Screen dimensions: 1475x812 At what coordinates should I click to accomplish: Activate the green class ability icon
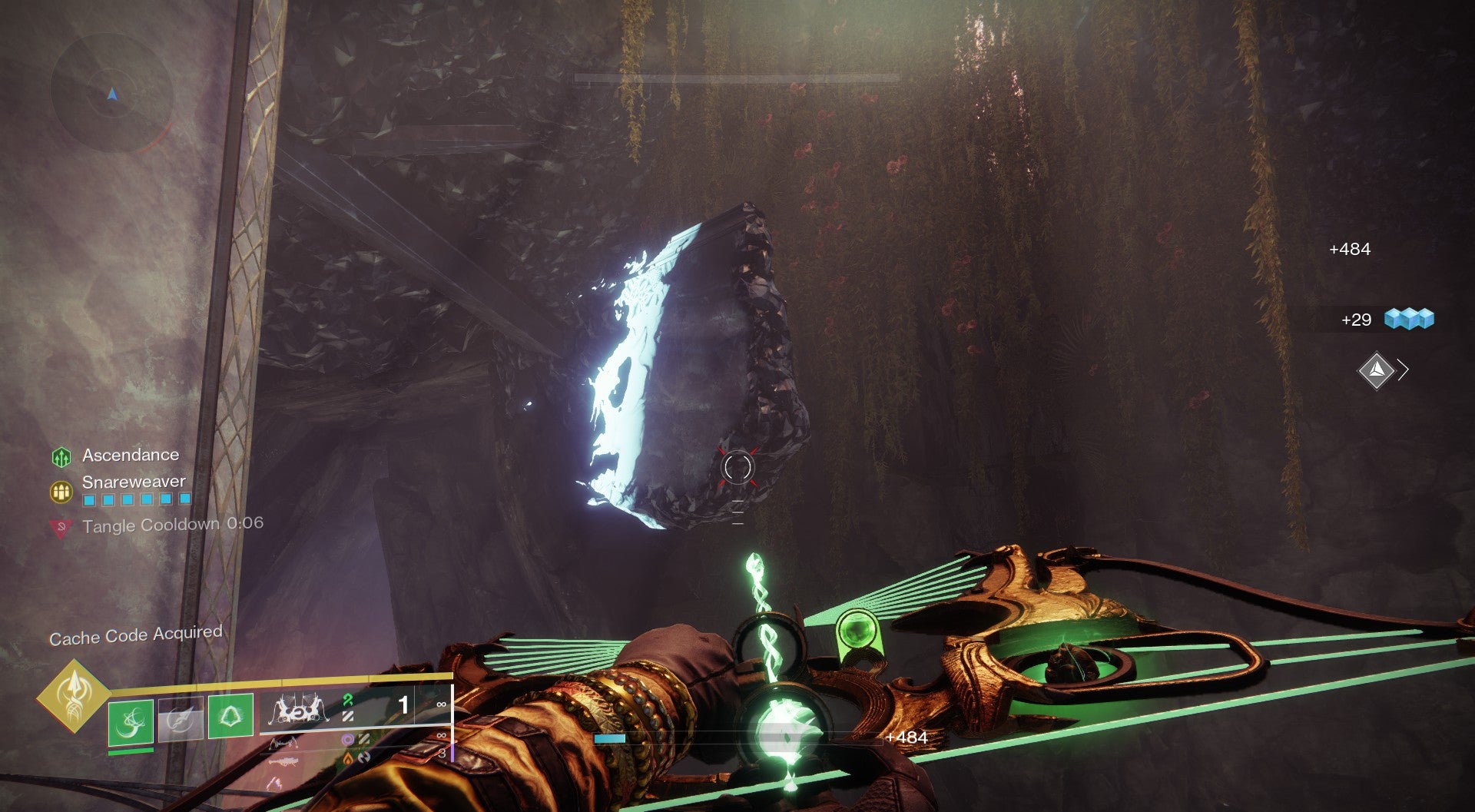pyautogui.click(x=230, y=716)
